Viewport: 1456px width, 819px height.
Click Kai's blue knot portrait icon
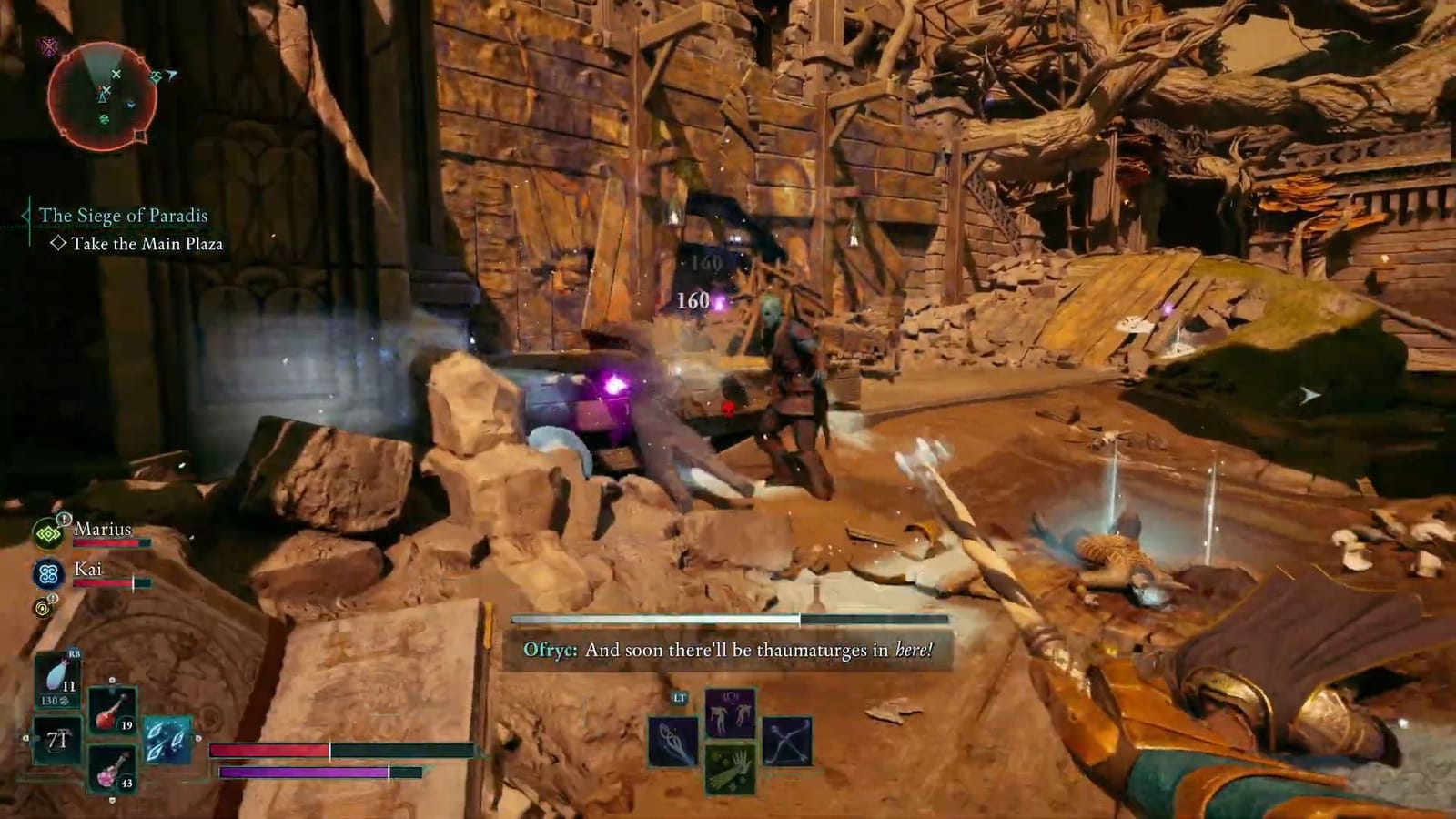coord(49,573)
